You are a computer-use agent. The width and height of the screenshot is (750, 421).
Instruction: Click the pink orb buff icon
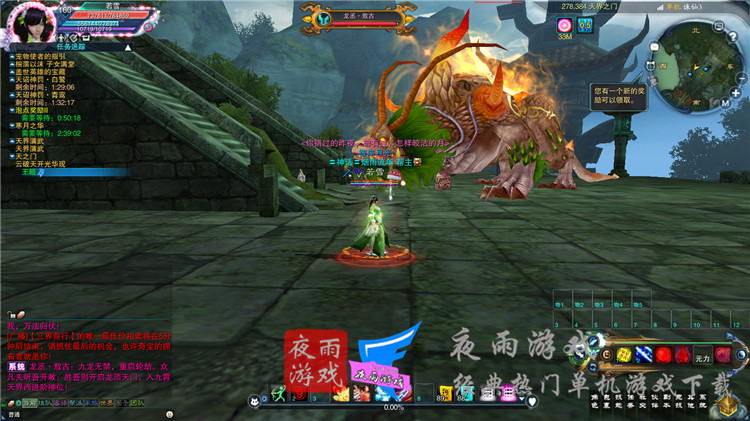(x=565, y=24)
